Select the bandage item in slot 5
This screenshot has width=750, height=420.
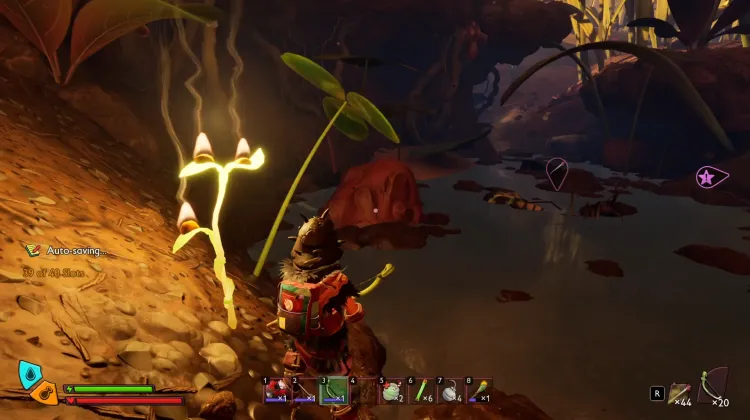(x=391, y=391)
